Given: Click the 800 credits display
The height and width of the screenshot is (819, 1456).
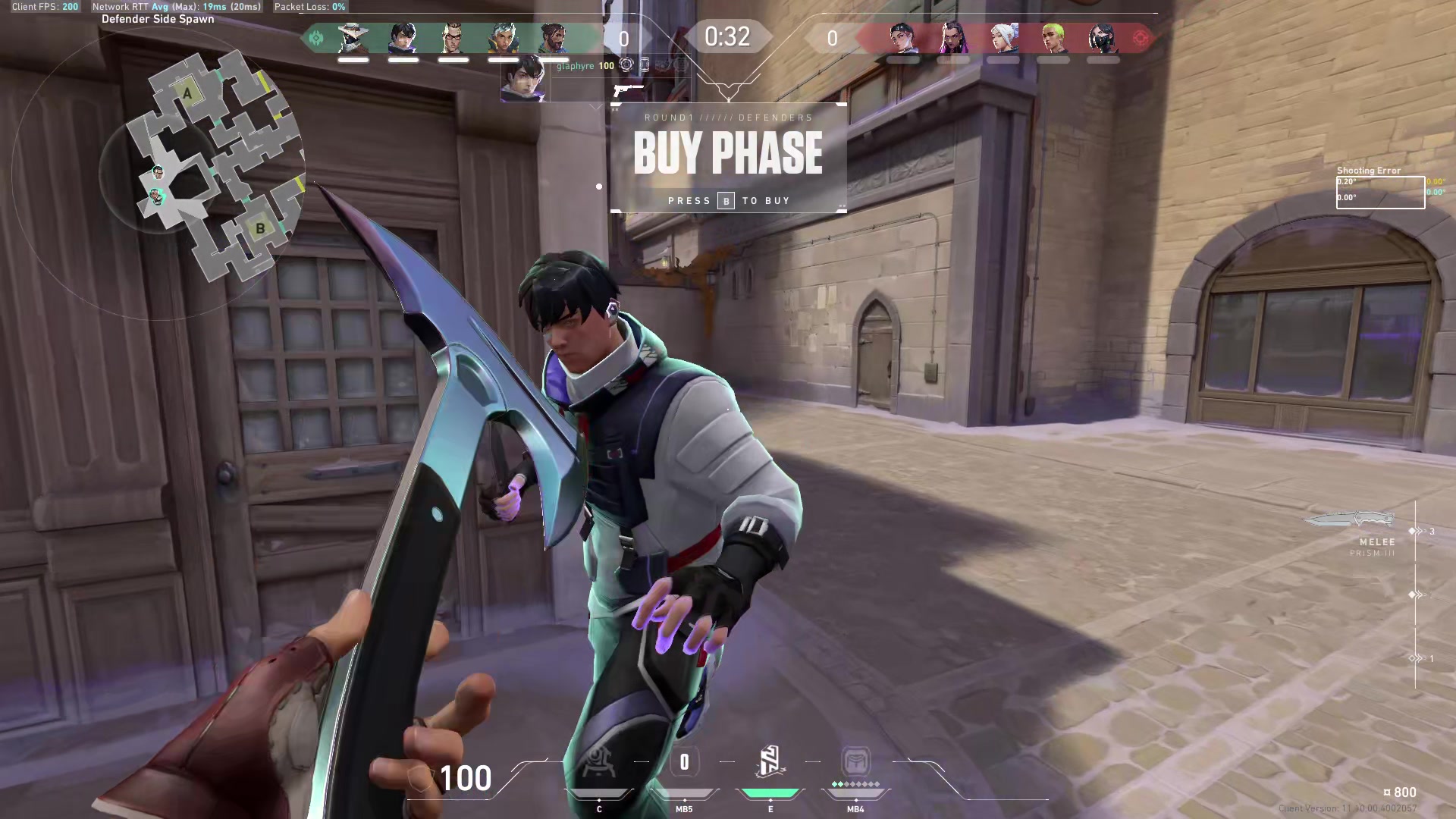Looking at the screenshot, I should 1398,792.
